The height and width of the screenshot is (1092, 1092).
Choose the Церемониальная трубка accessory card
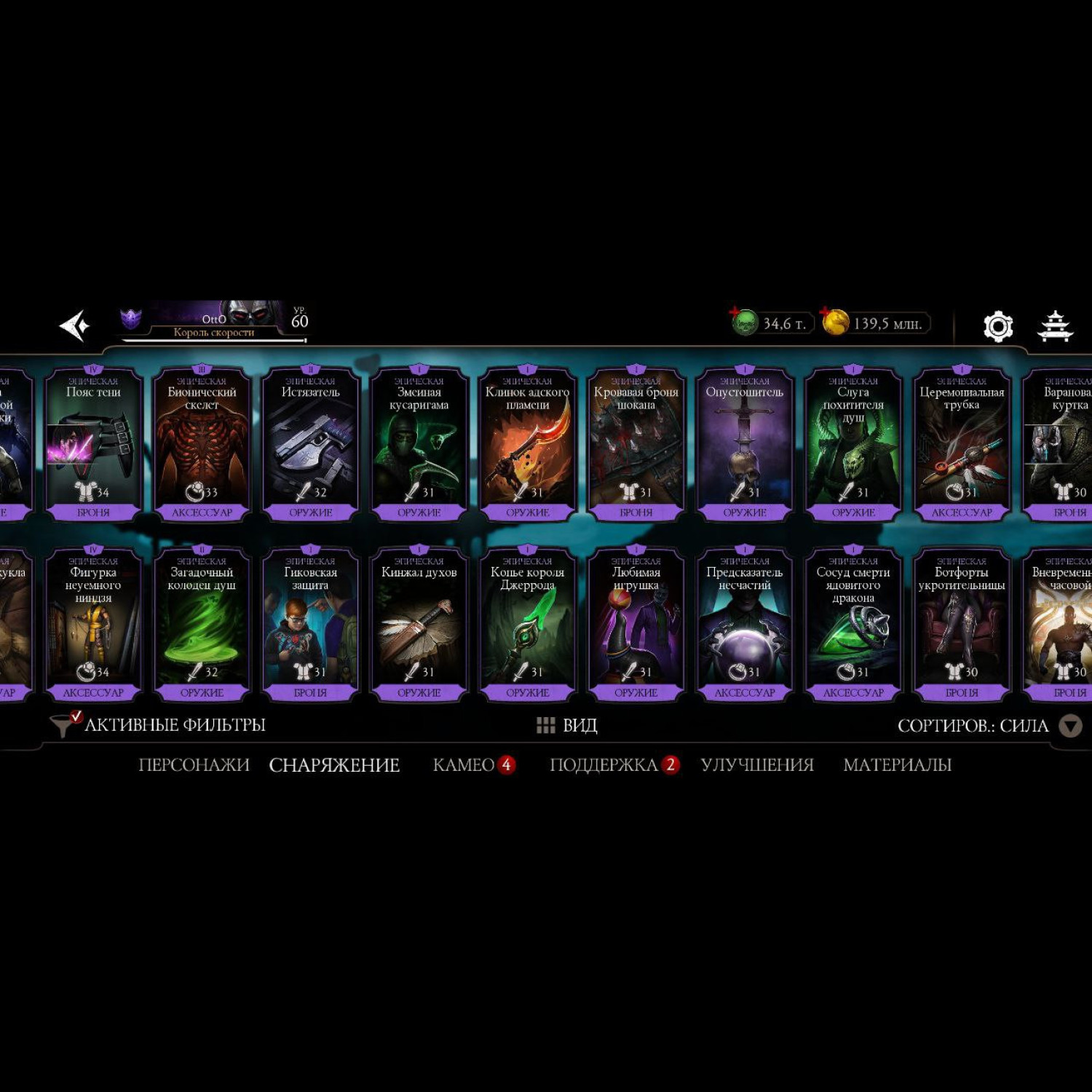point(961,444)
